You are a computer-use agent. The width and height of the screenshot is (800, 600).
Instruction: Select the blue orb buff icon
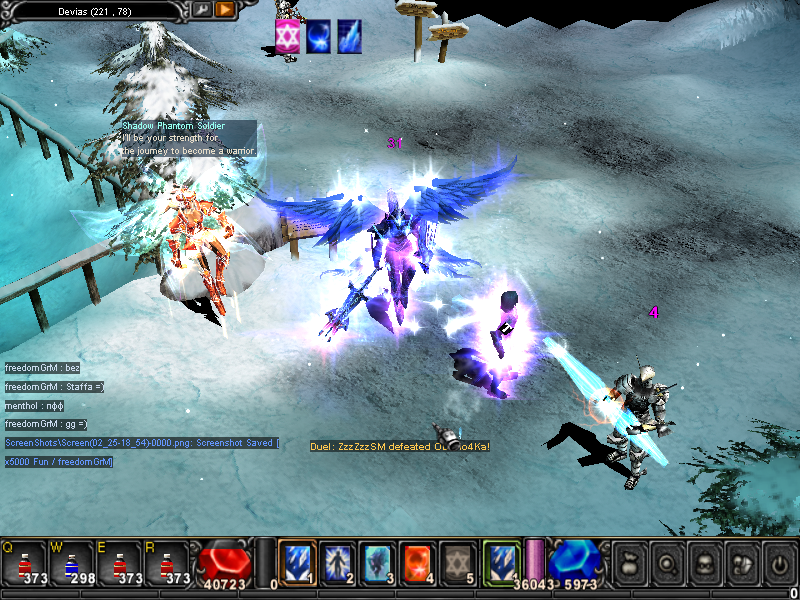318,37
